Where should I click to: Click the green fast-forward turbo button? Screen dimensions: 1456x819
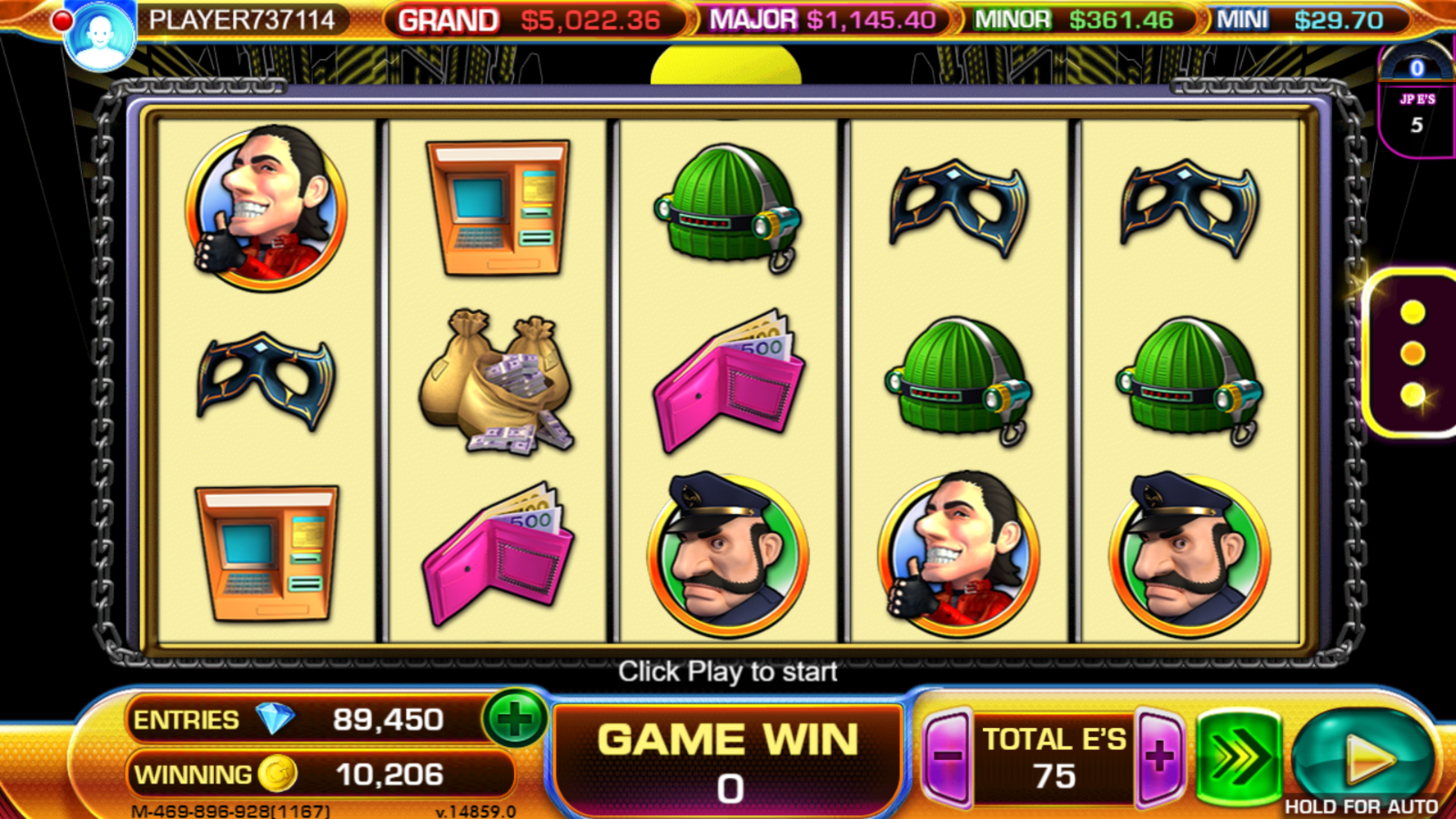[1239, 756]
